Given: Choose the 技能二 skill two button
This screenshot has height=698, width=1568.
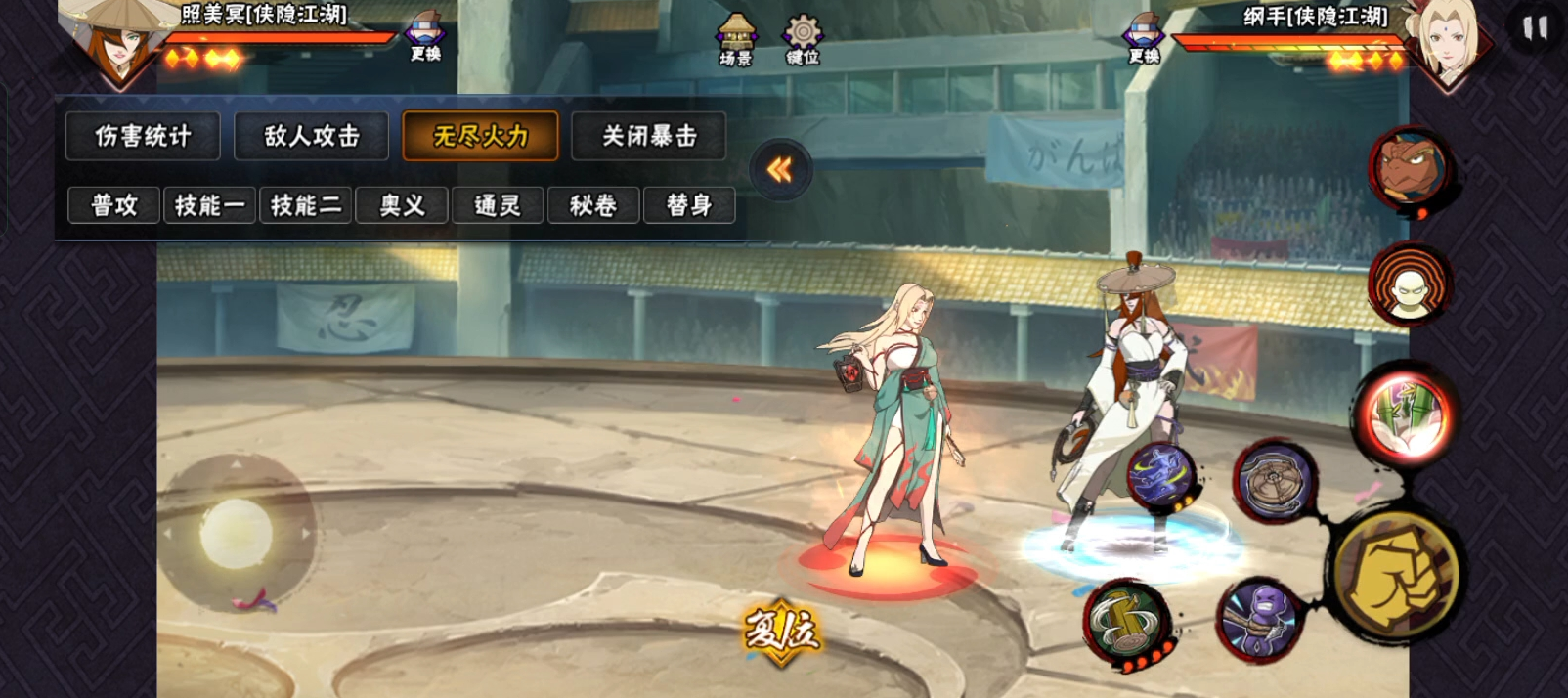Looking at the screenshot, I should (305, 205).
